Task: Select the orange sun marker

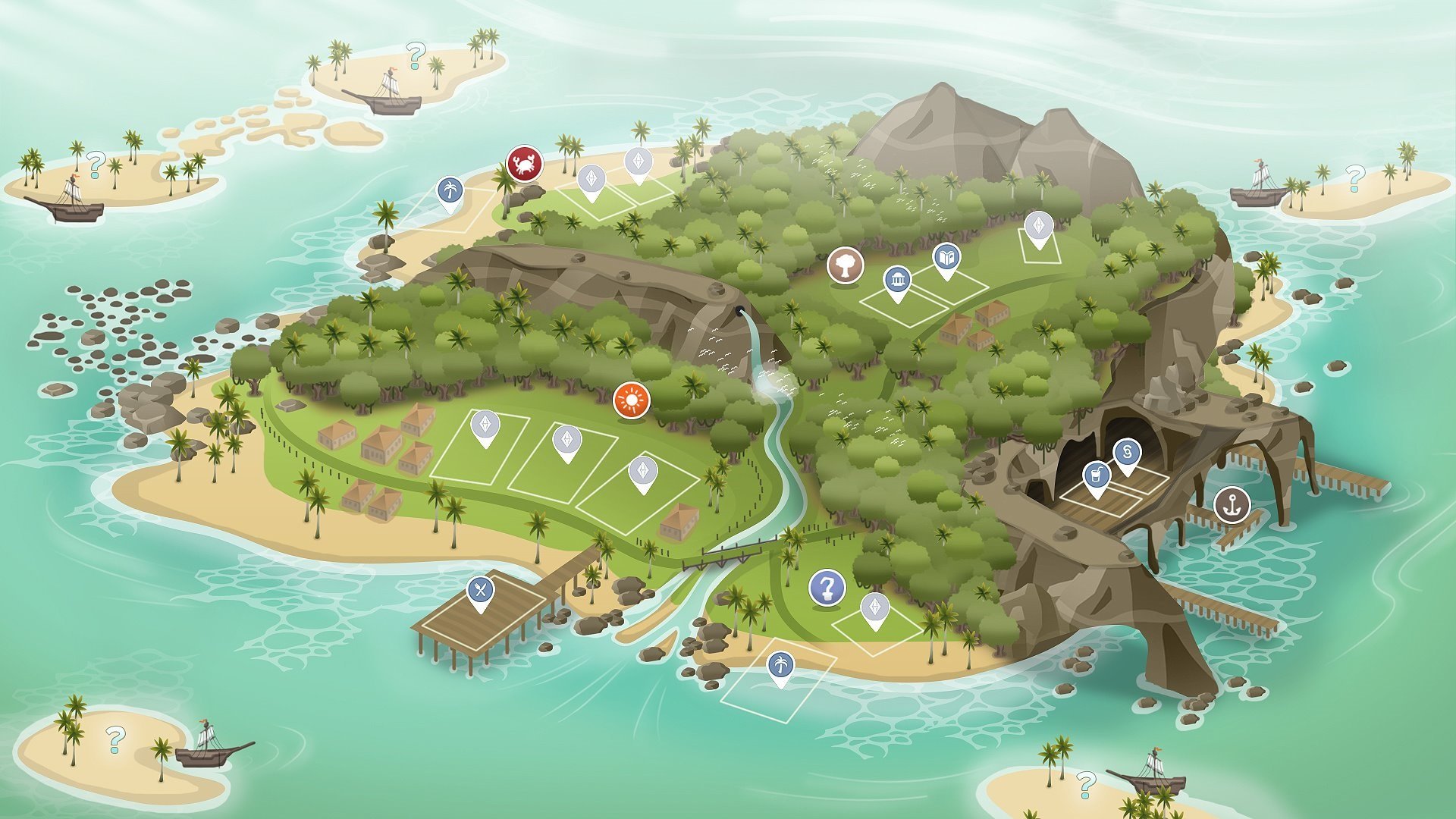Action: click(631, 399)
